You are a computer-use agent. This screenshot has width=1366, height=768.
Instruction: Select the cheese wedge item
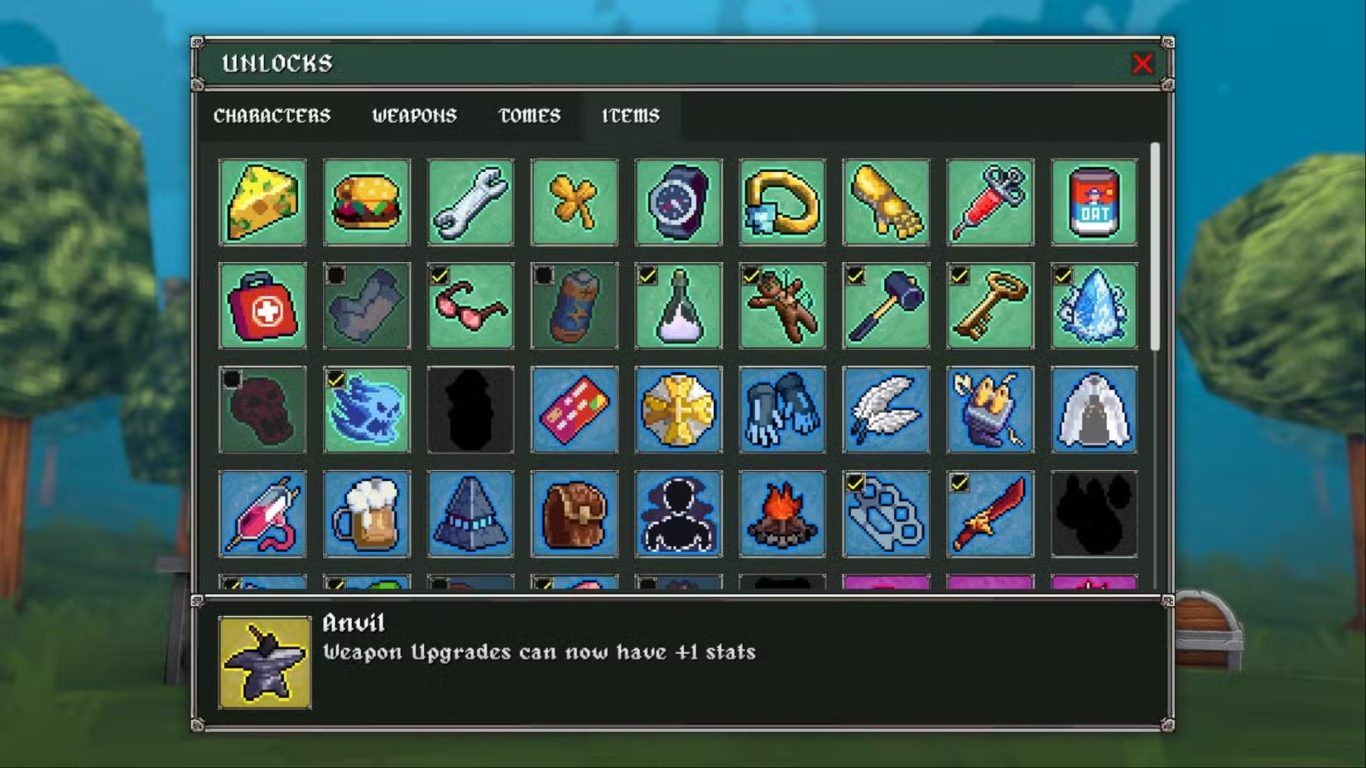tap(263, 202)
